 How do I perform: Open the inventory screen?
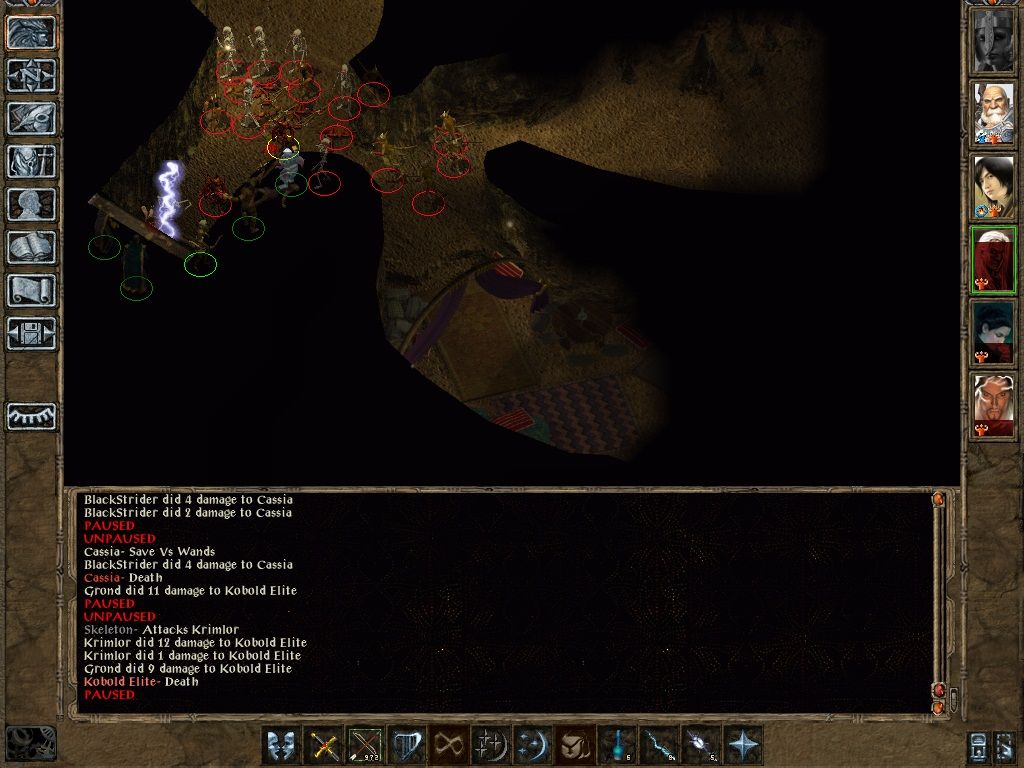pos(32,161)
